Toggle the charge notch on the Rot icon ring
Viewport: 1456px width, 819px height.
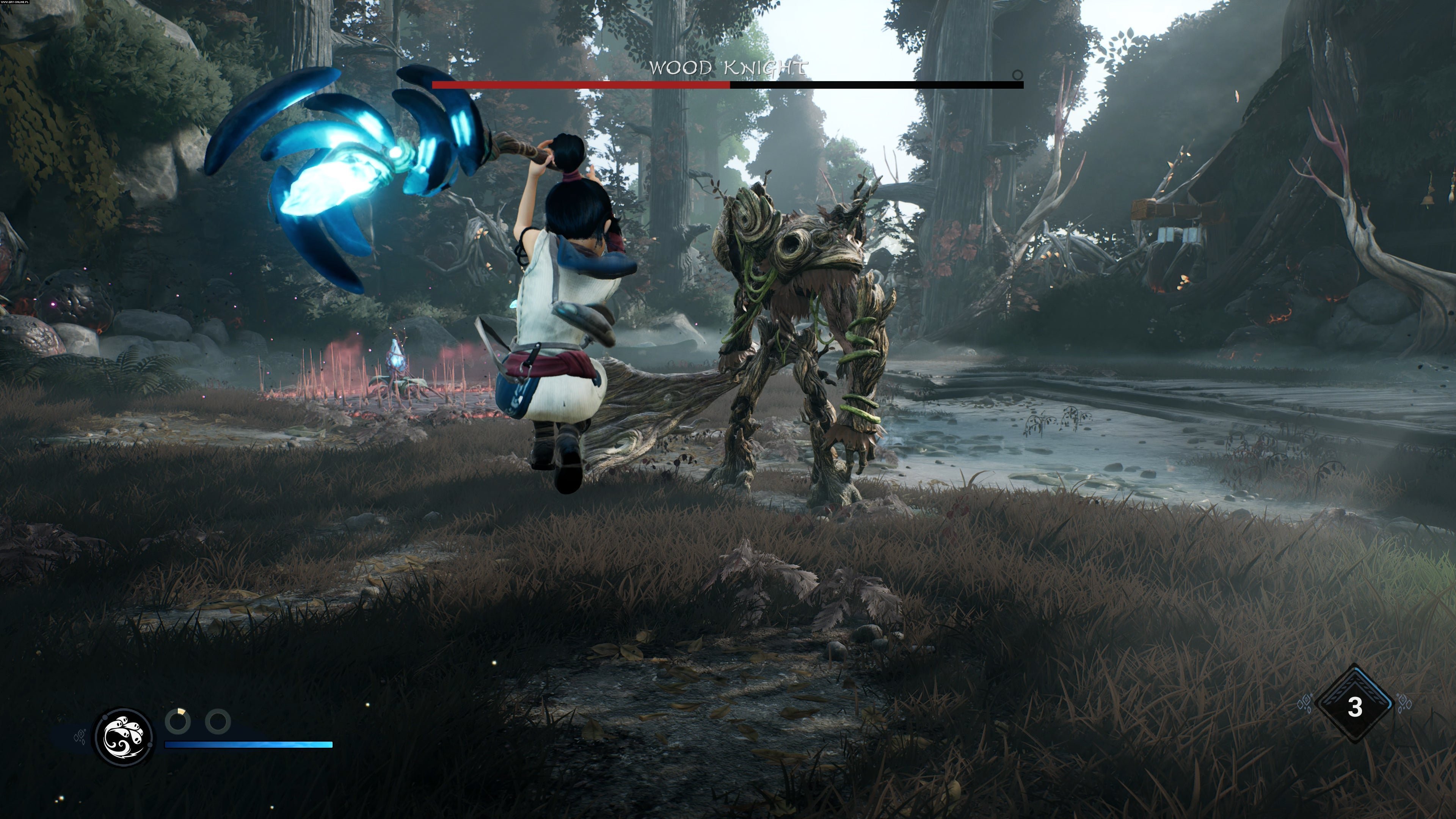coord(105,717)
